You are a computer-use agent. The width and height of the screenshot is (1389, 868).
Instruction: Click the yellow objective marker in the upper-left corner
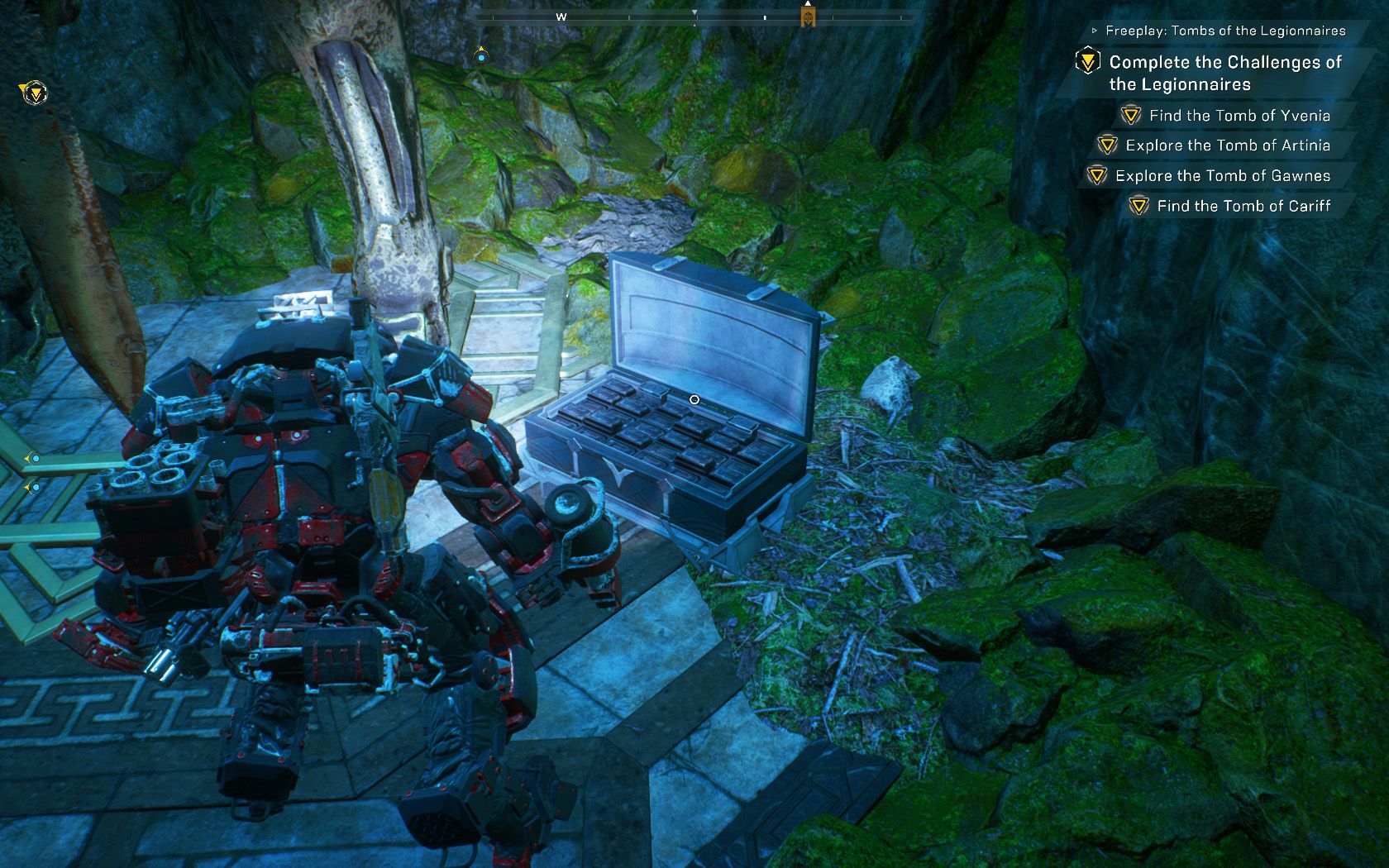[x=35, y=93]
